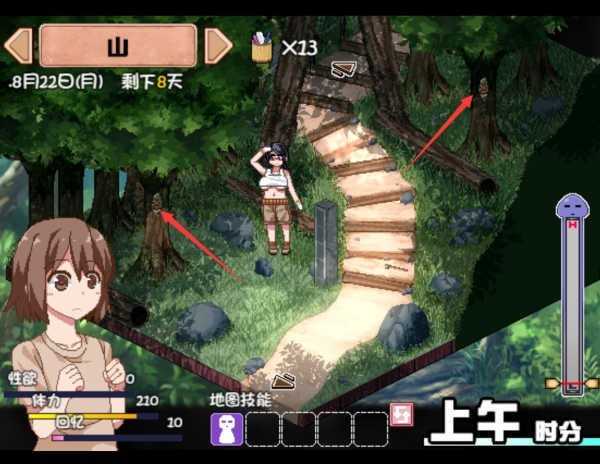Activate the purple figure map skill
Viewport: 600px width, 464px height.
227,429
